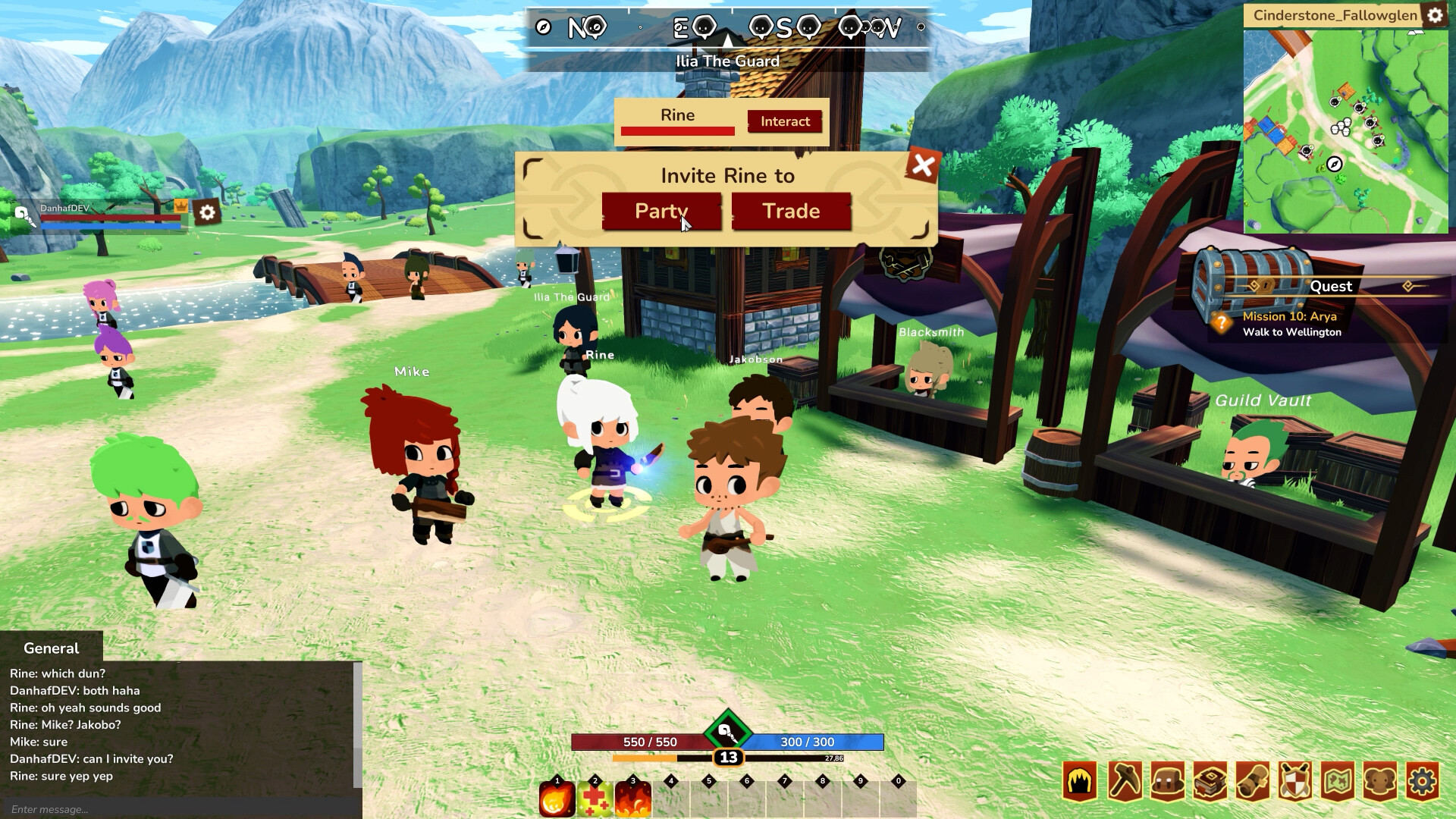The image size is (1456, 819).
Task: Activate the flame wave skill in slot 3
Action: [633, 796]
